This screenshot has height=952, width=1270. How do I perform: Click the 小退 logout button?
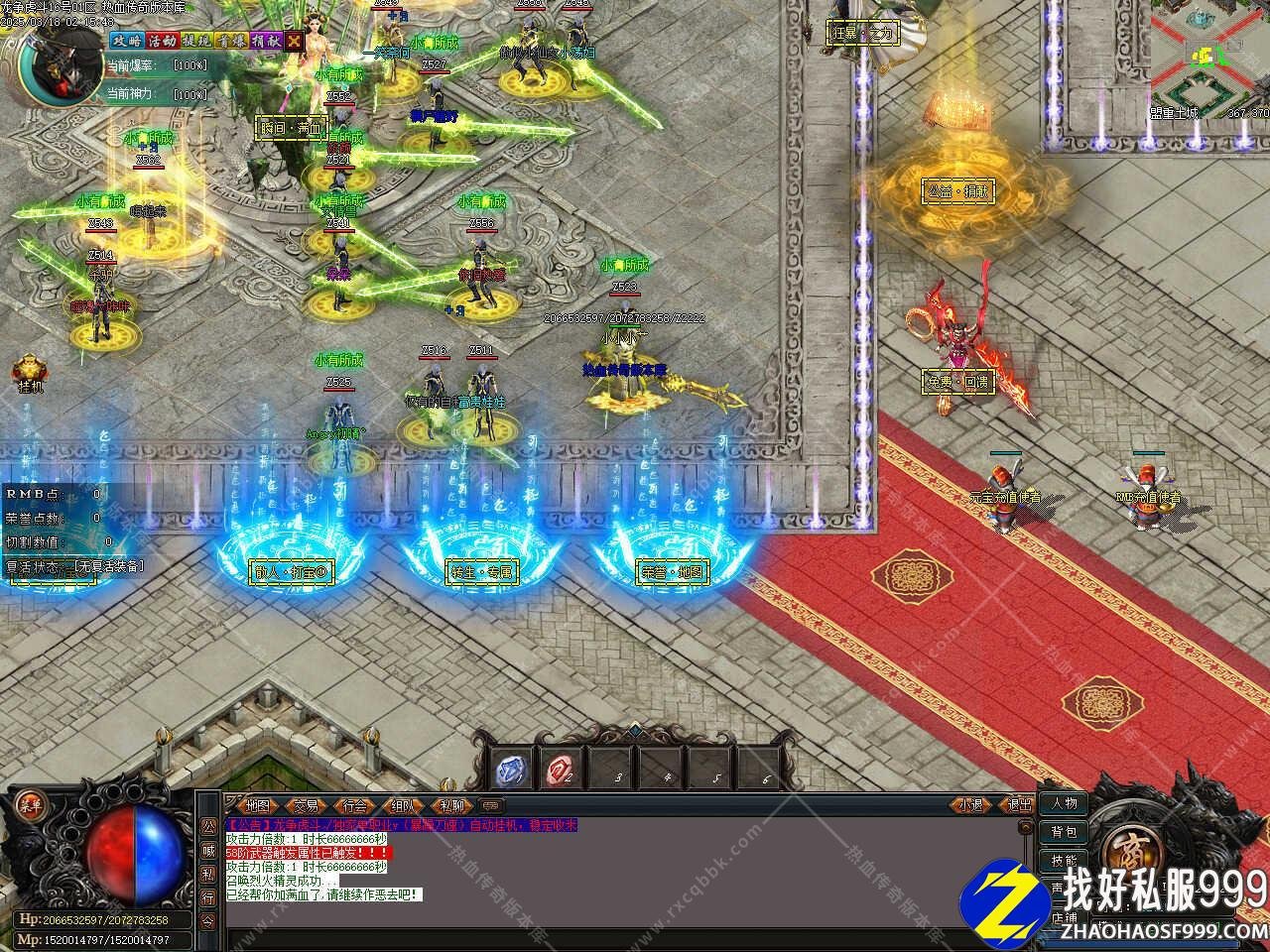pos(970,805)
